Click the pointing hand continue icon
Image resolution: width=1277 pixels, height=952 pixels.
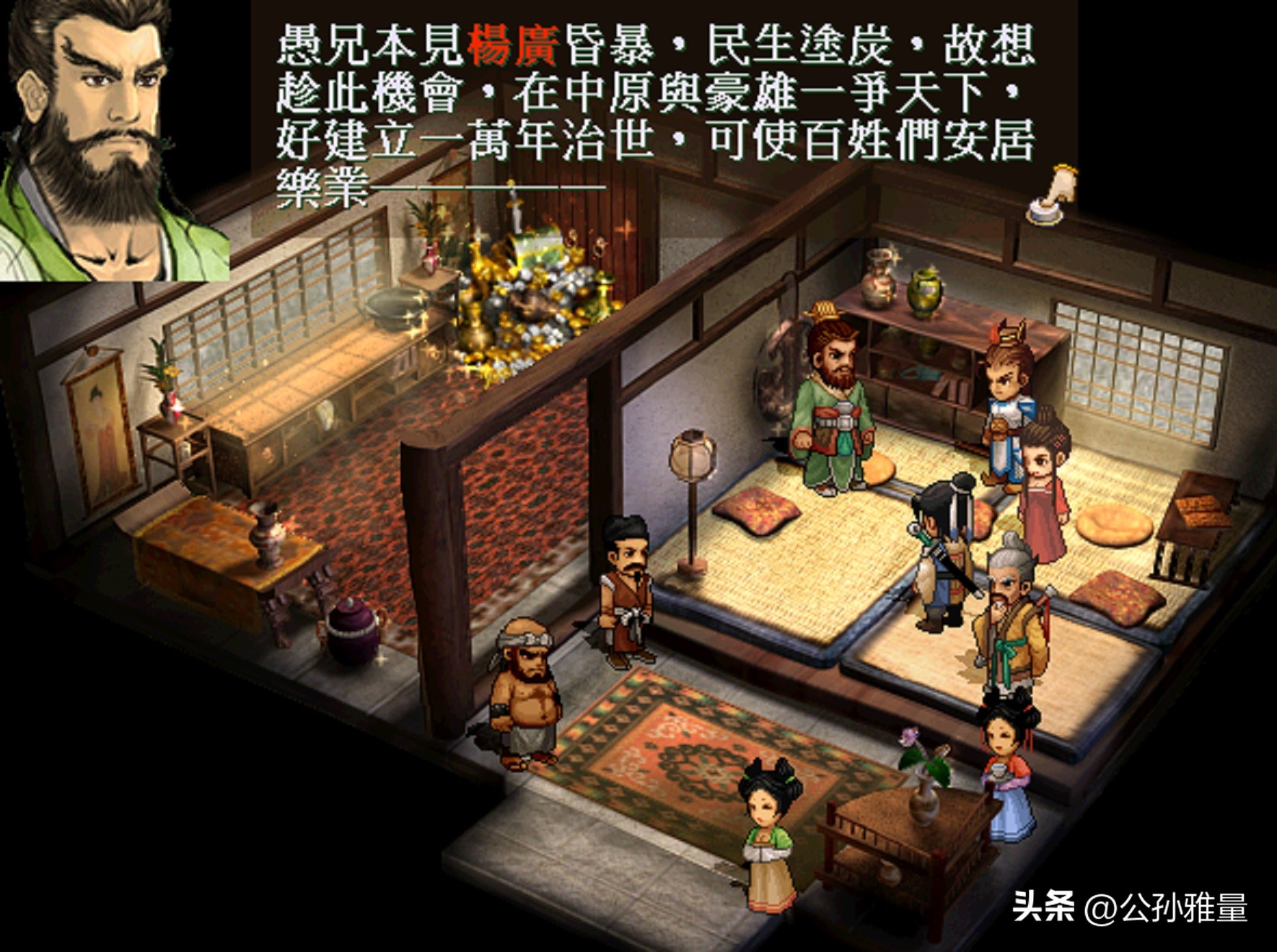1053,195
